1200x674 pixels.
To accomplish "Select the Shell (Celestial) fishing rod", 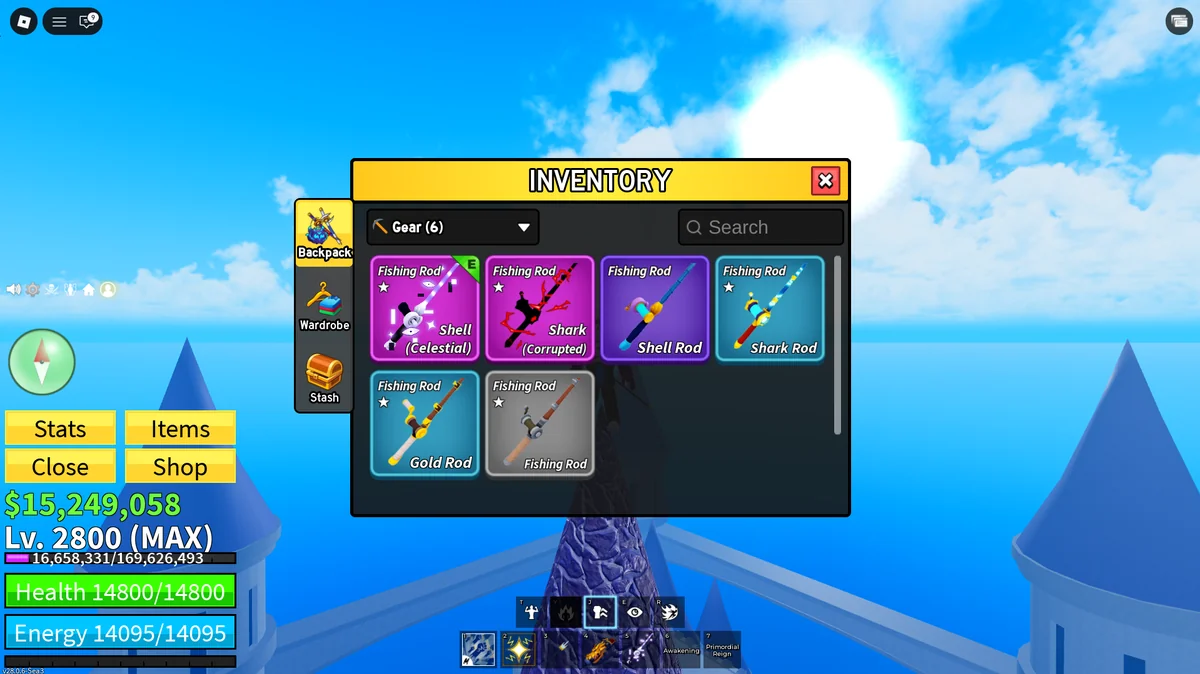I will pos(425,308).
